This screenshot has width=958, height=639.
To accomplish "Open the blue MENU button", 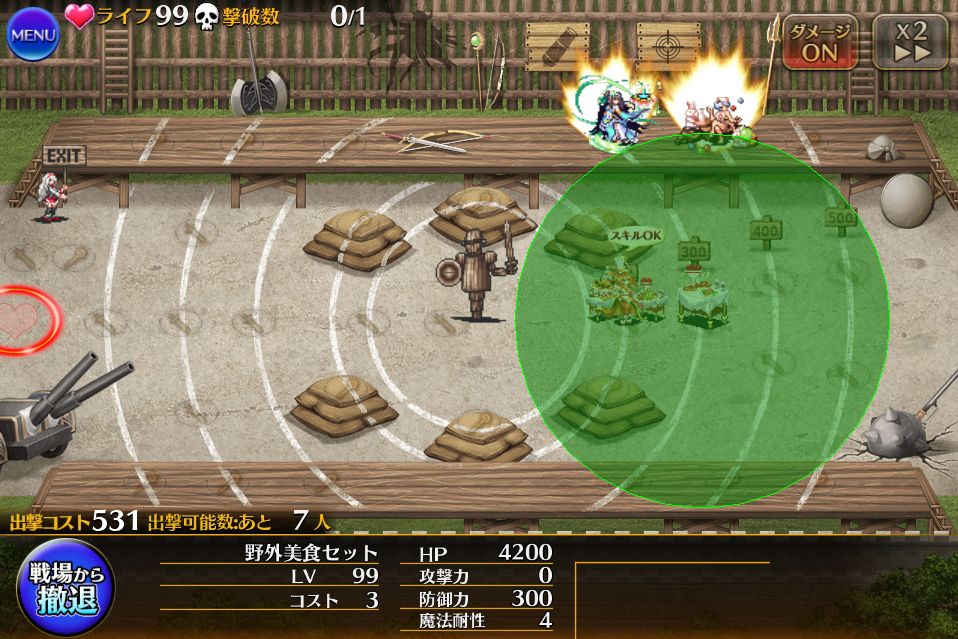I will [x=33, y=35].
